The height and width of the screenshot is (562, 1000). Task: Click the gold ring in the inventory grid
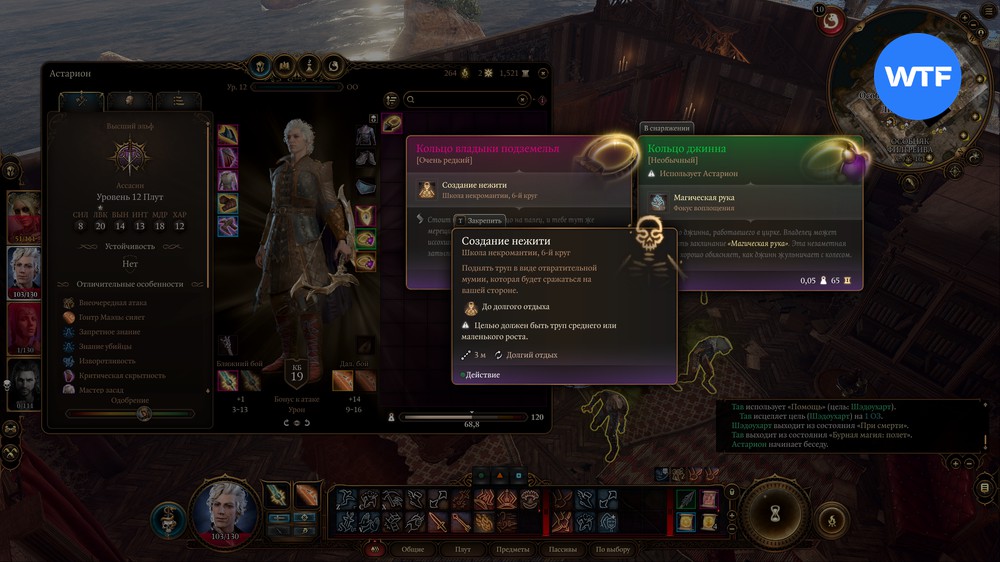(392, 123)
